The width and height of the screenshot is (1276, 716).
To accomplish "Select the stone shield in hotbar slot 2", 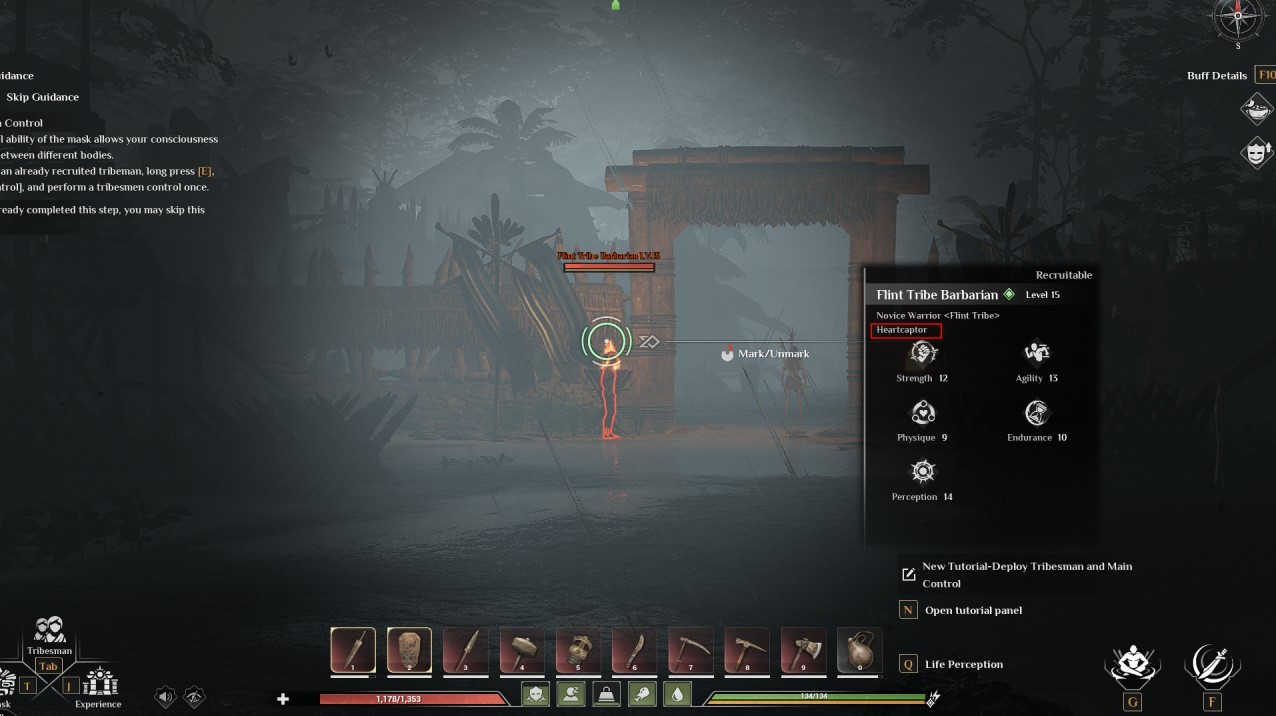I will point(409,650).
